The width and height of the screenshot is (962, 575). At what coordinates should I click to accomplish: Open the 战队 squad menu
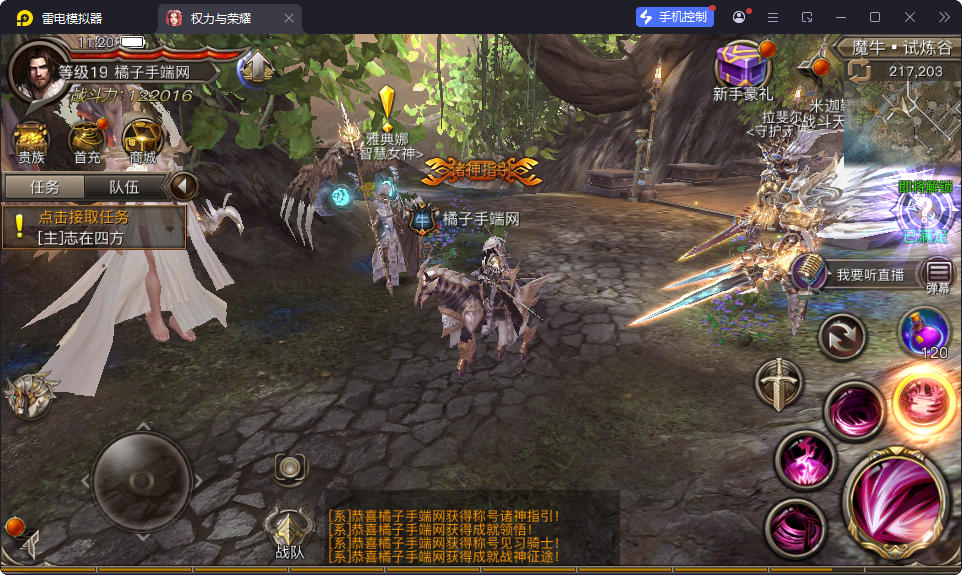289,532
